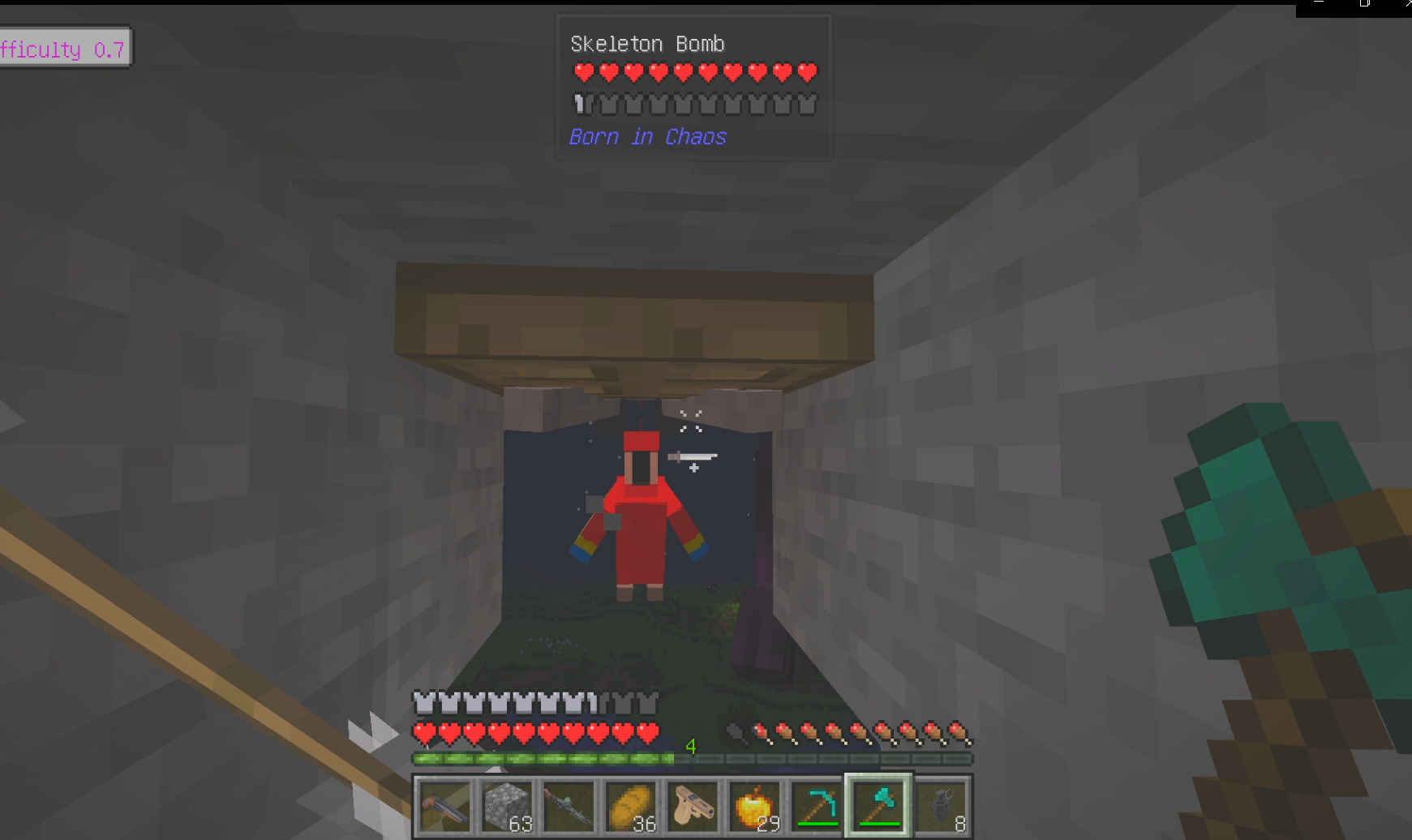Image resolution: width=1412 pixels, height=840 pixels.
Task: Click the Born in Chaos mod label
Action: [646, 136]
